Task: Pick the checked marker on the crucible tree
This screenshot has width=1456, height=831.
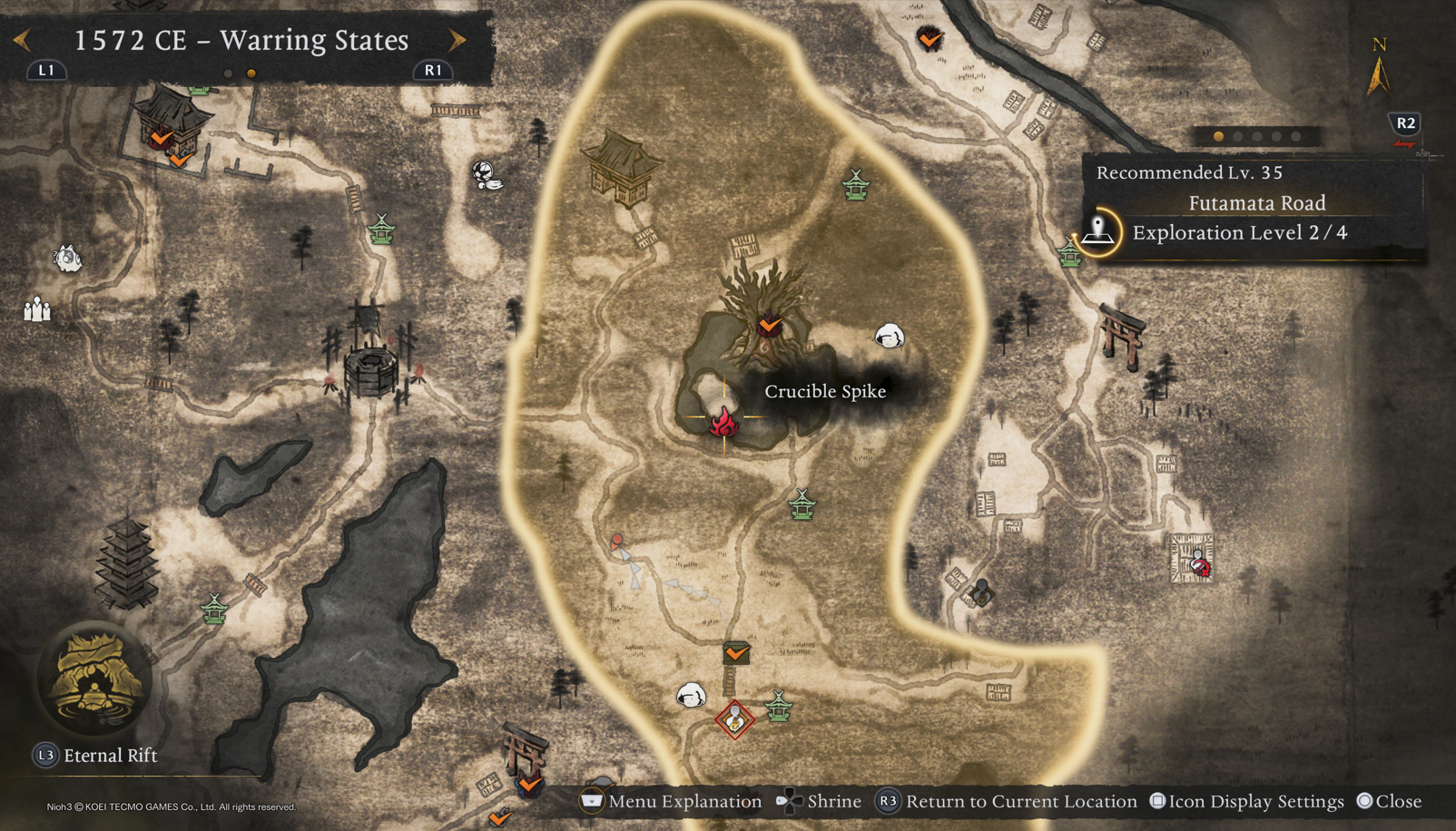Action: tap(770, 324)
